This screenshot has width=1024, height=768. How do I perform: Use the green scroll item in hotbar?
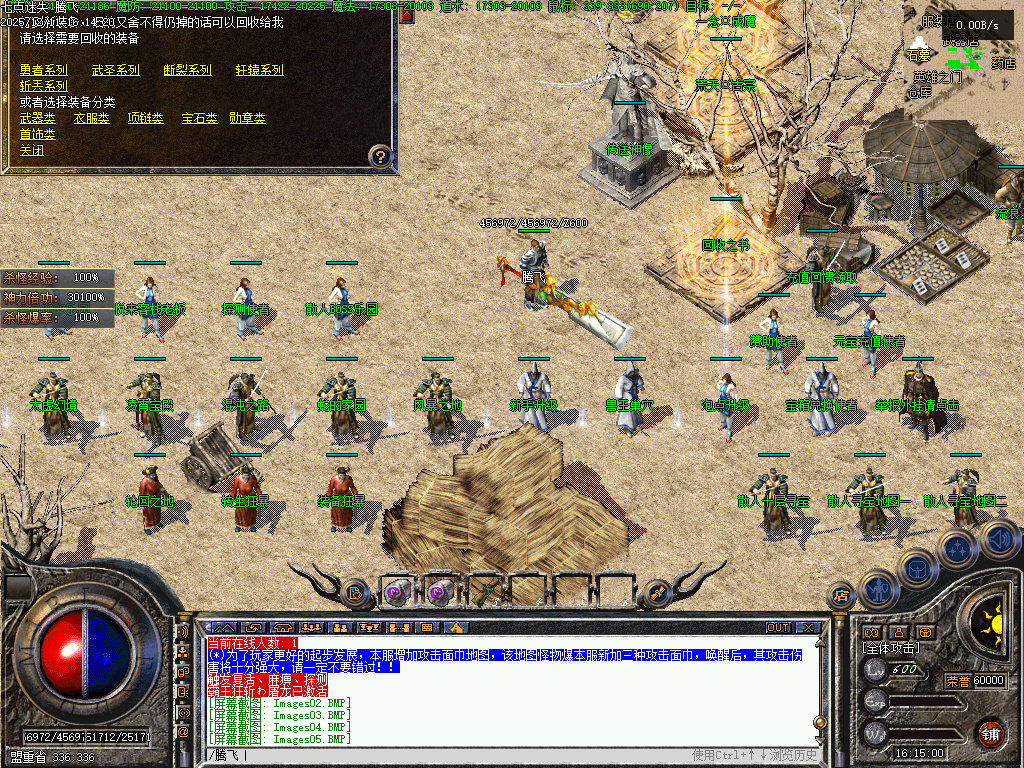[x=486, y=592]
